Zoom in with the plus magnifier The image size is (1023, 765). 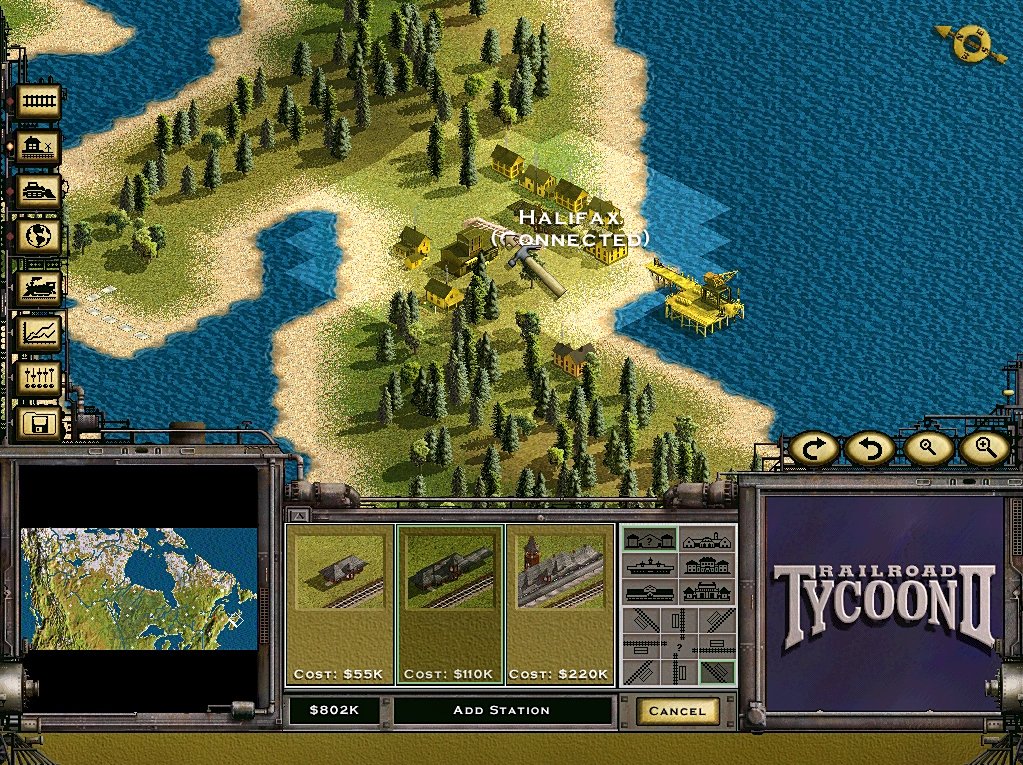984,449
